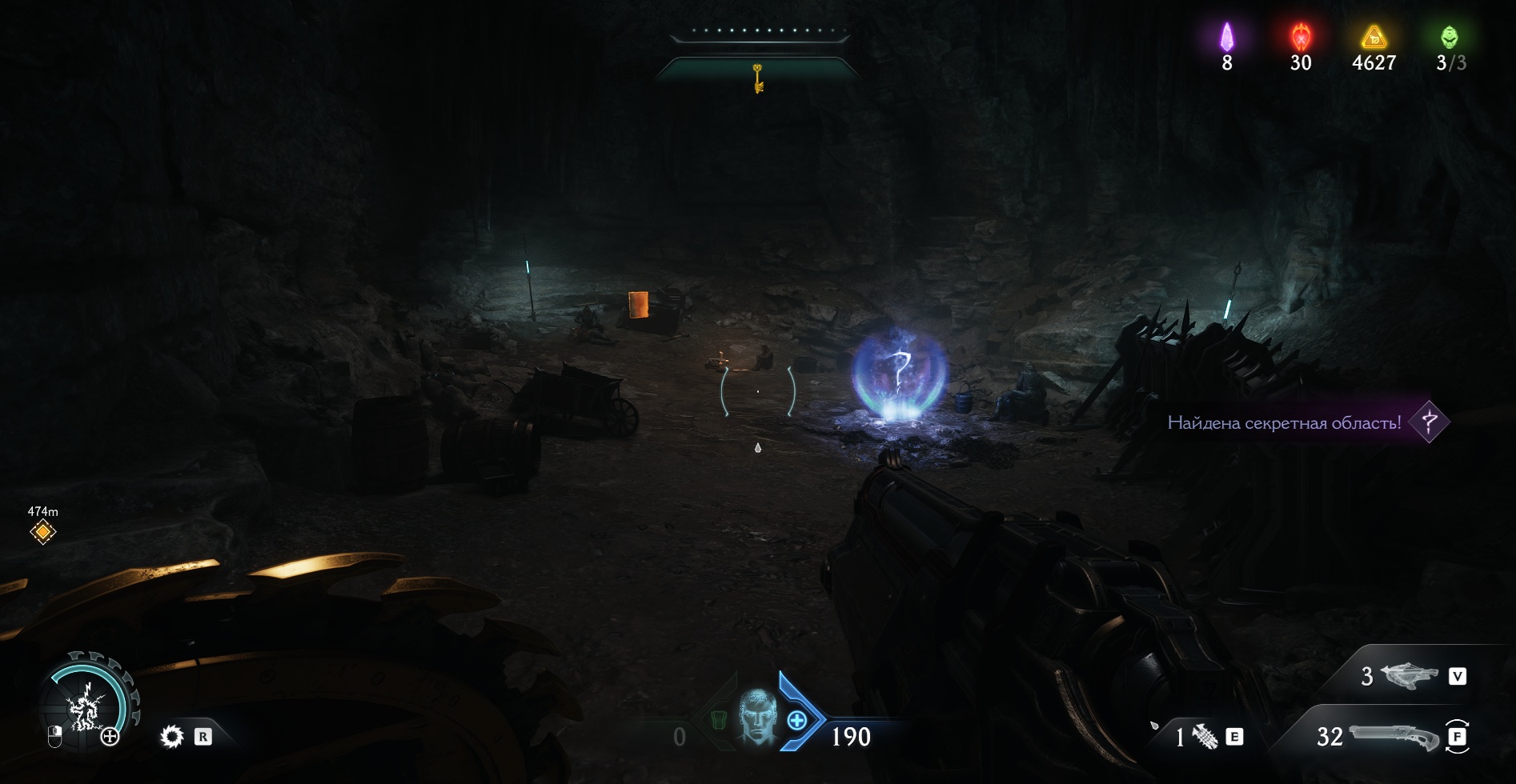Screen dimensions: 1516x784
Task: Click the gold key icon on the compass
Action: pyautogui.click(x=757, y=78)
